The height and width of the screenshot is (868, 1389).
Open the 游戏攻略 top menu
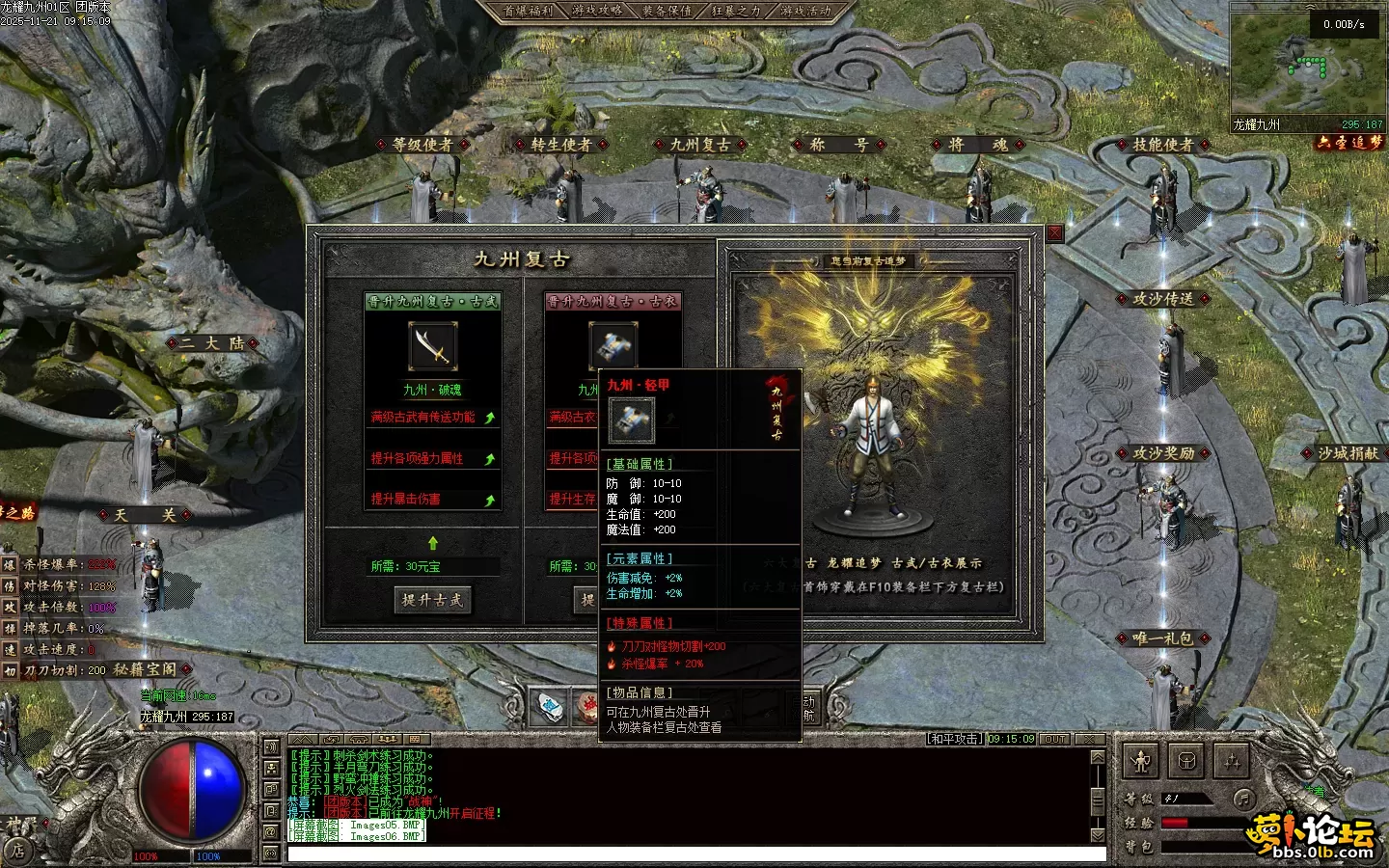pos(597,11)
